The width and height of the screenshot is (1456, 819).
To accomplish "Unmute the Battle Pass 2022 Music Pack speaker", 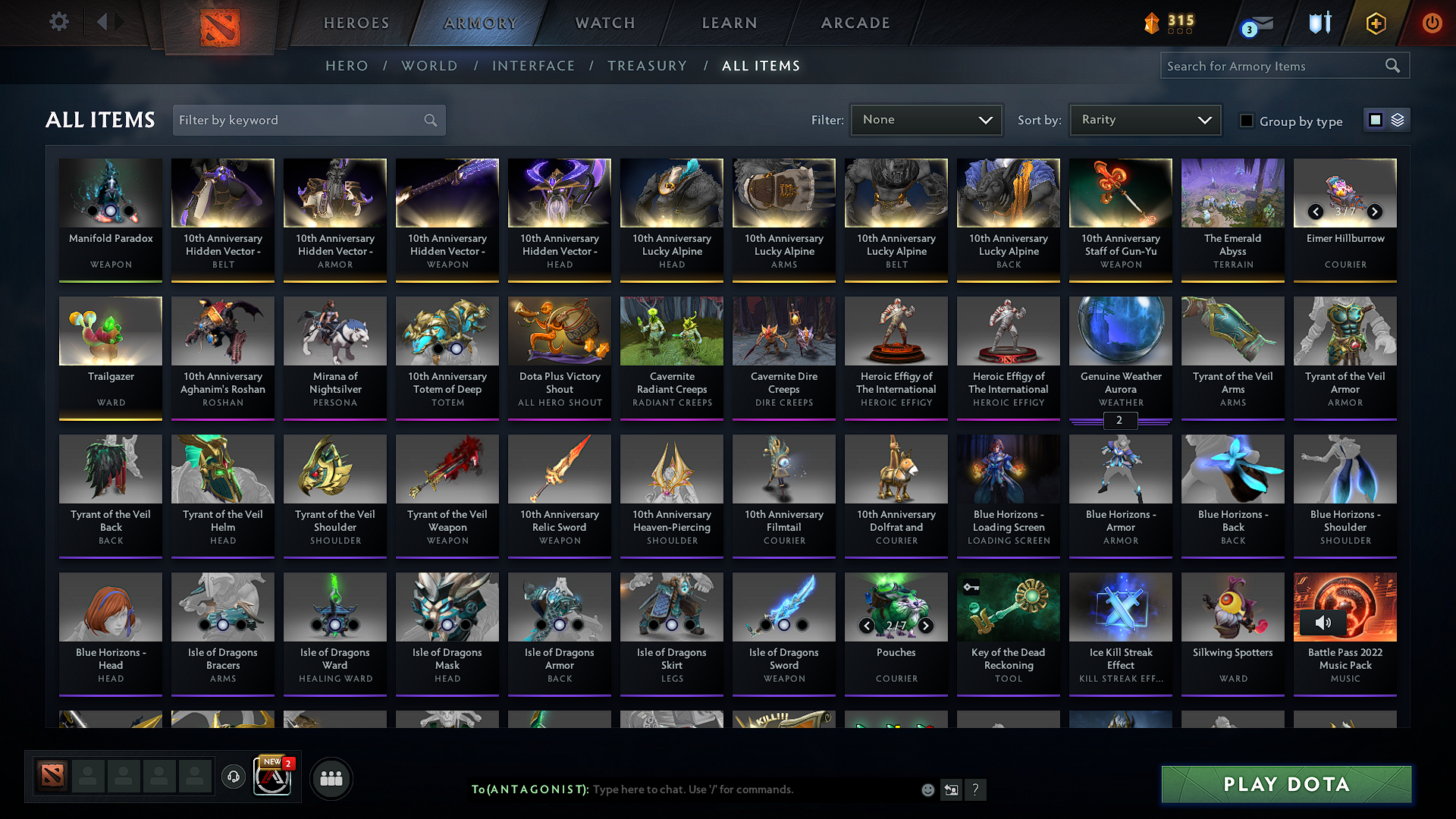I will point(1325,623).
